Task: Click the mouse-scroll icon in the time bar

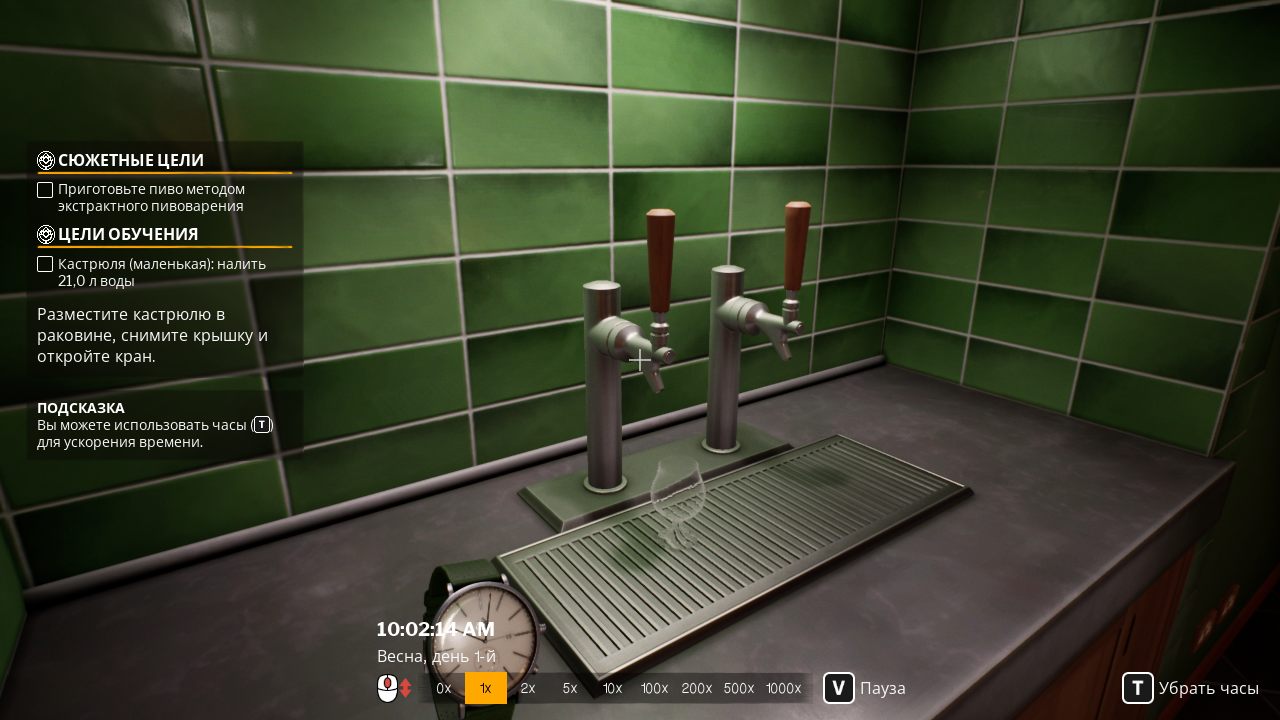Action: tap(389, 688)
